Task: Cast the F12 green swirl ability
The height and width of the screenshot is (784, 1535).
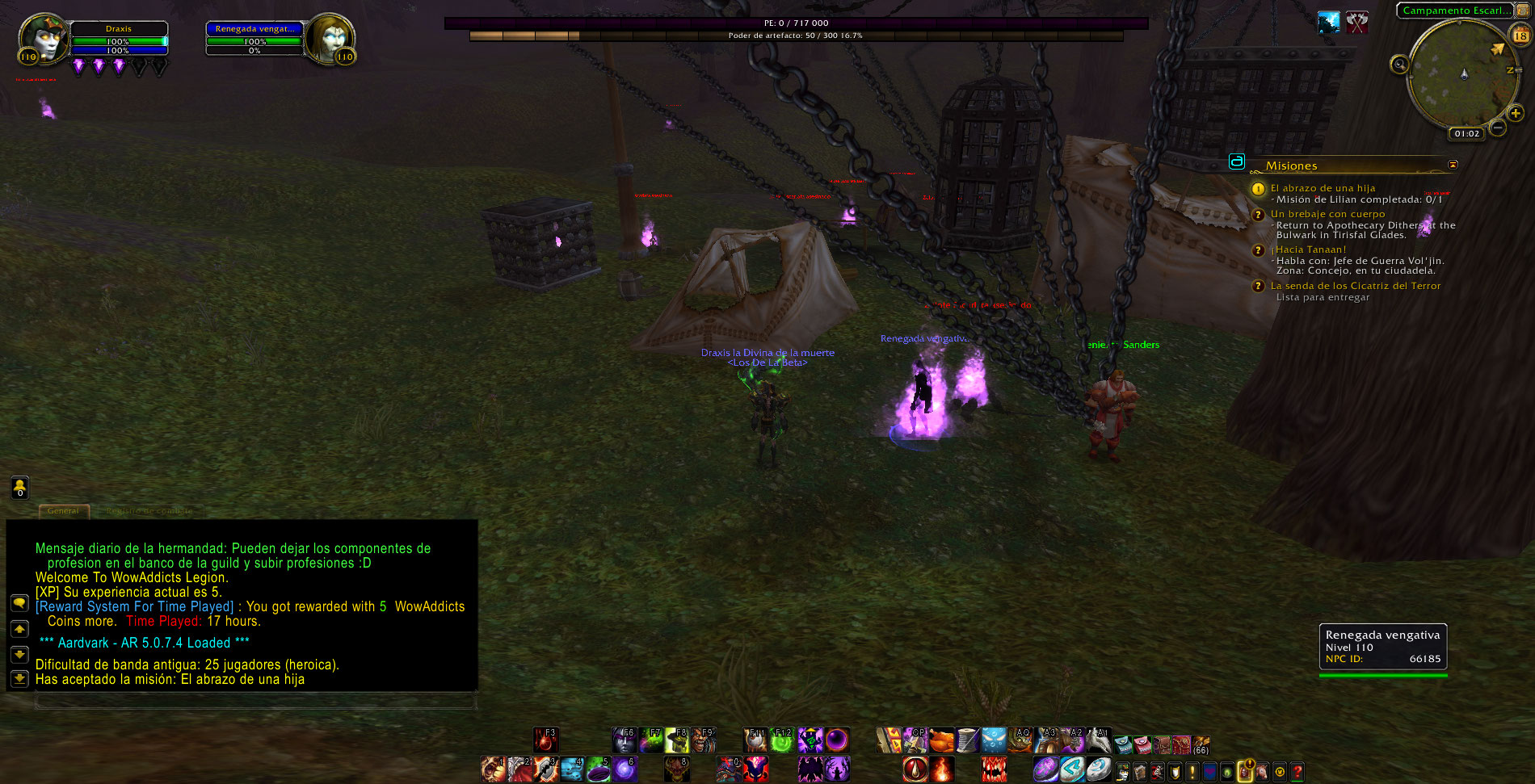Action: 781,740
